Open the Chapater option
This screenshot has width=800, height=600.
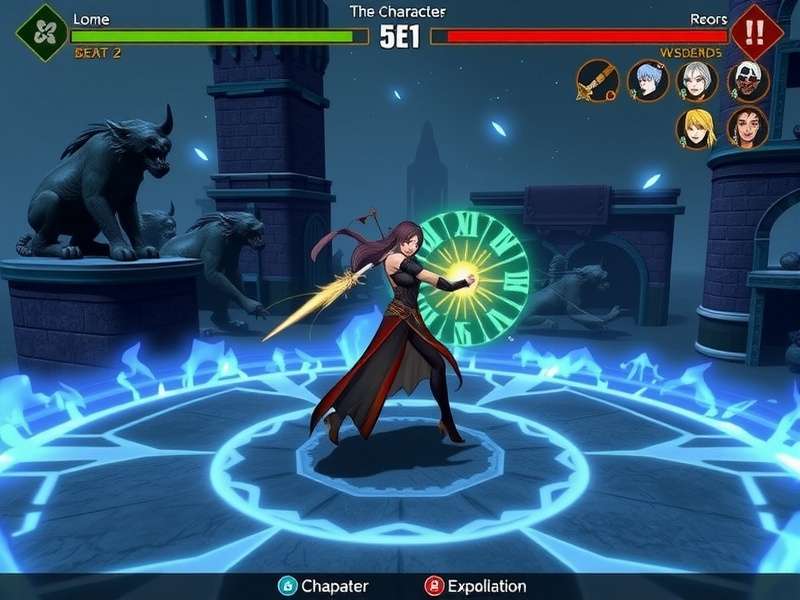click(x=323, y=586)
